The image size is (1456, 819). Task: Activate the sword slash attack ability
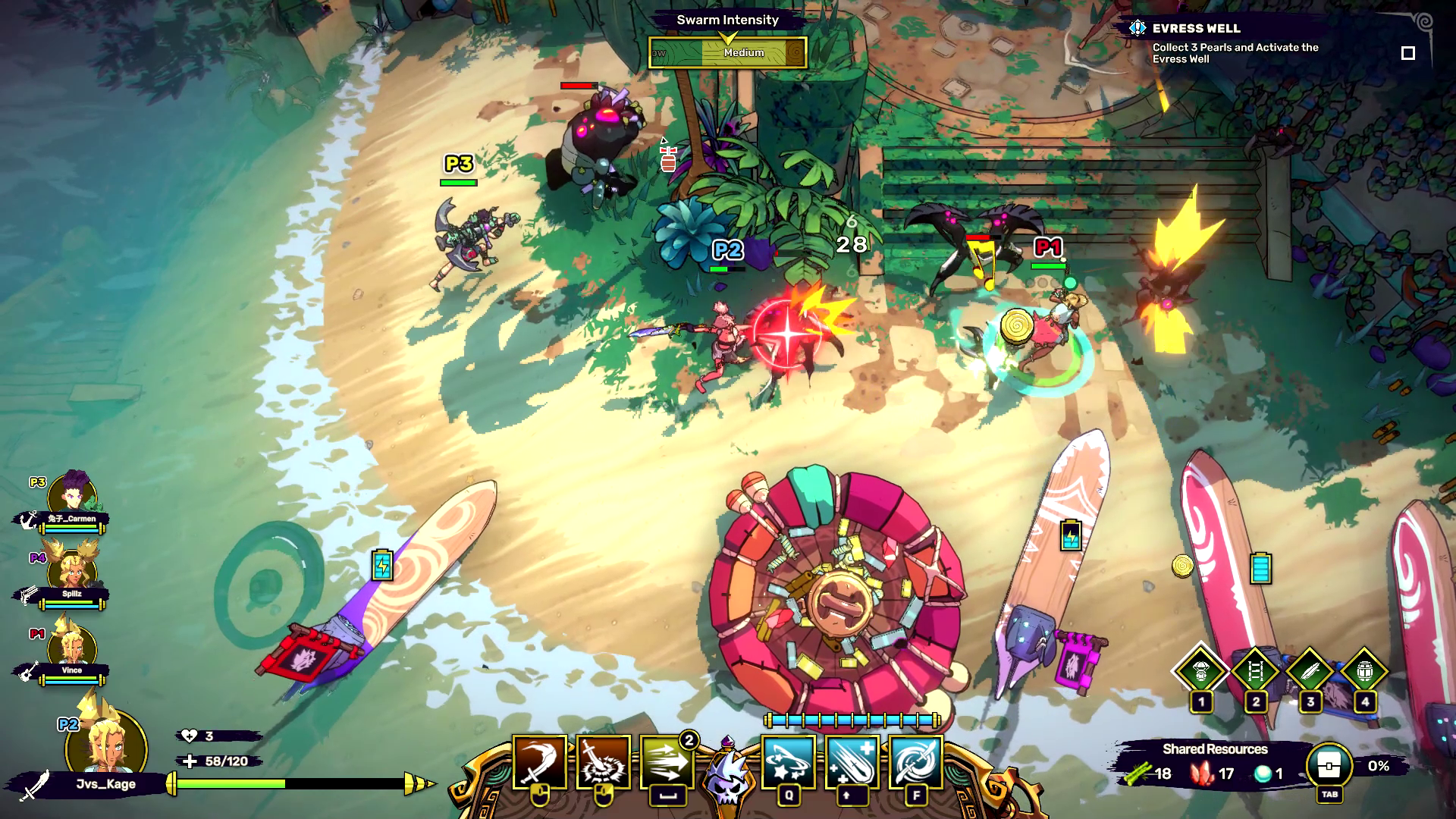click(x=540, y=762)
